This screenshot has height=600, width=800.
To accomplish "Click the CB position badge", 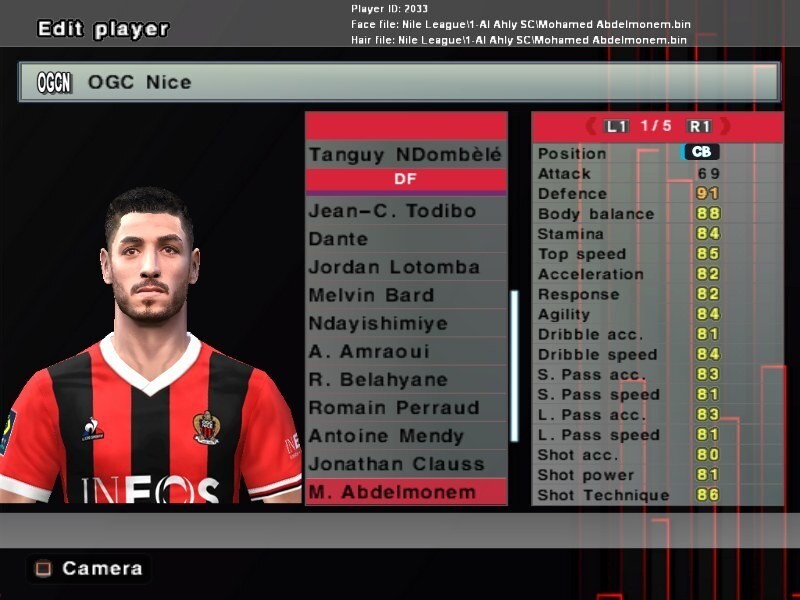I will [700, 153].
